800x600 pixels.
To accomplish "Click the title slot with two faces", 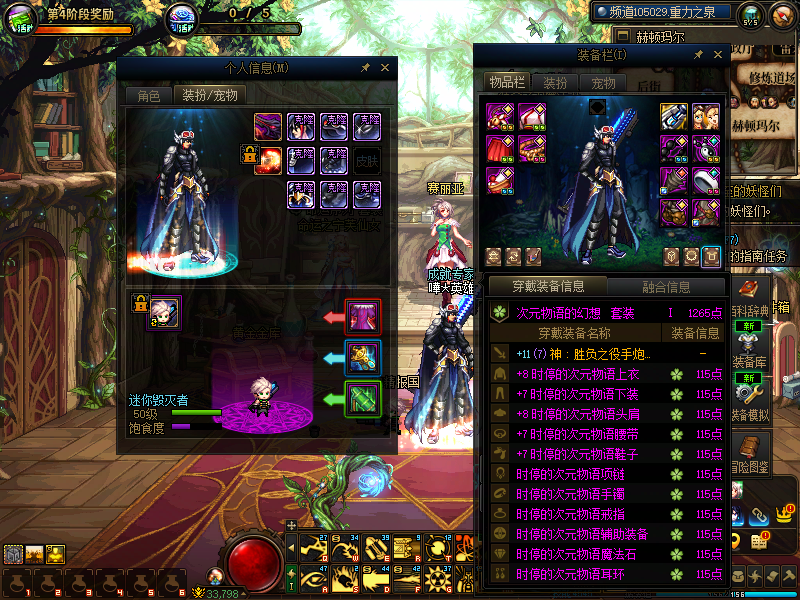I will click(x=706, y=117).
